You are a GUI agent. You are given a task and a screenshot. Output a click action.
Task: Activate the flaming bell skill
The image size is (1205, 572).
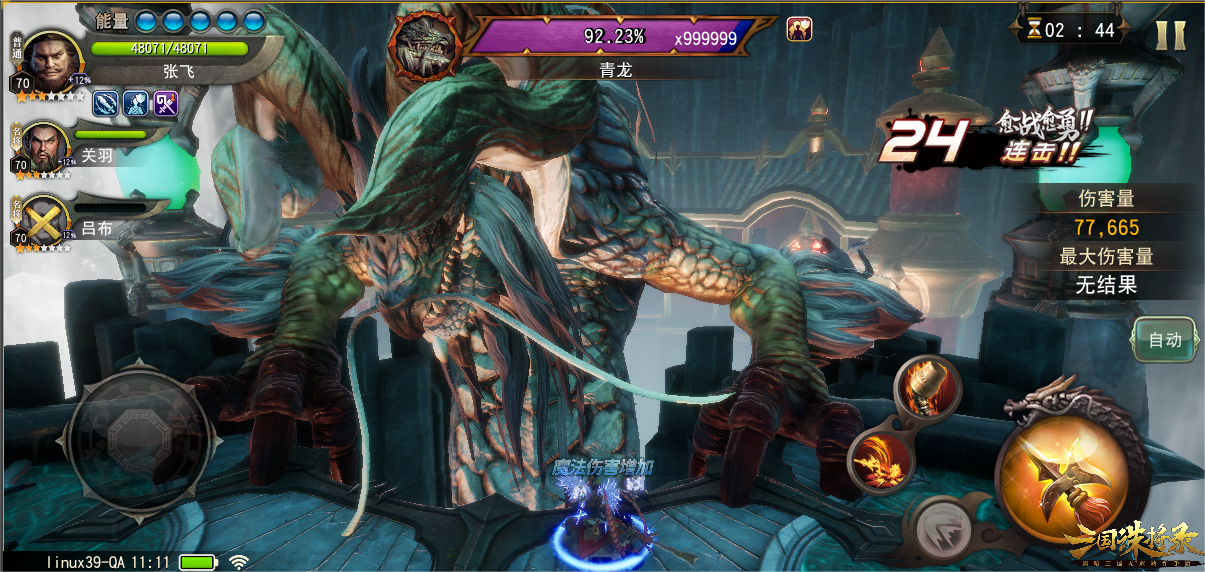[928, 386]
